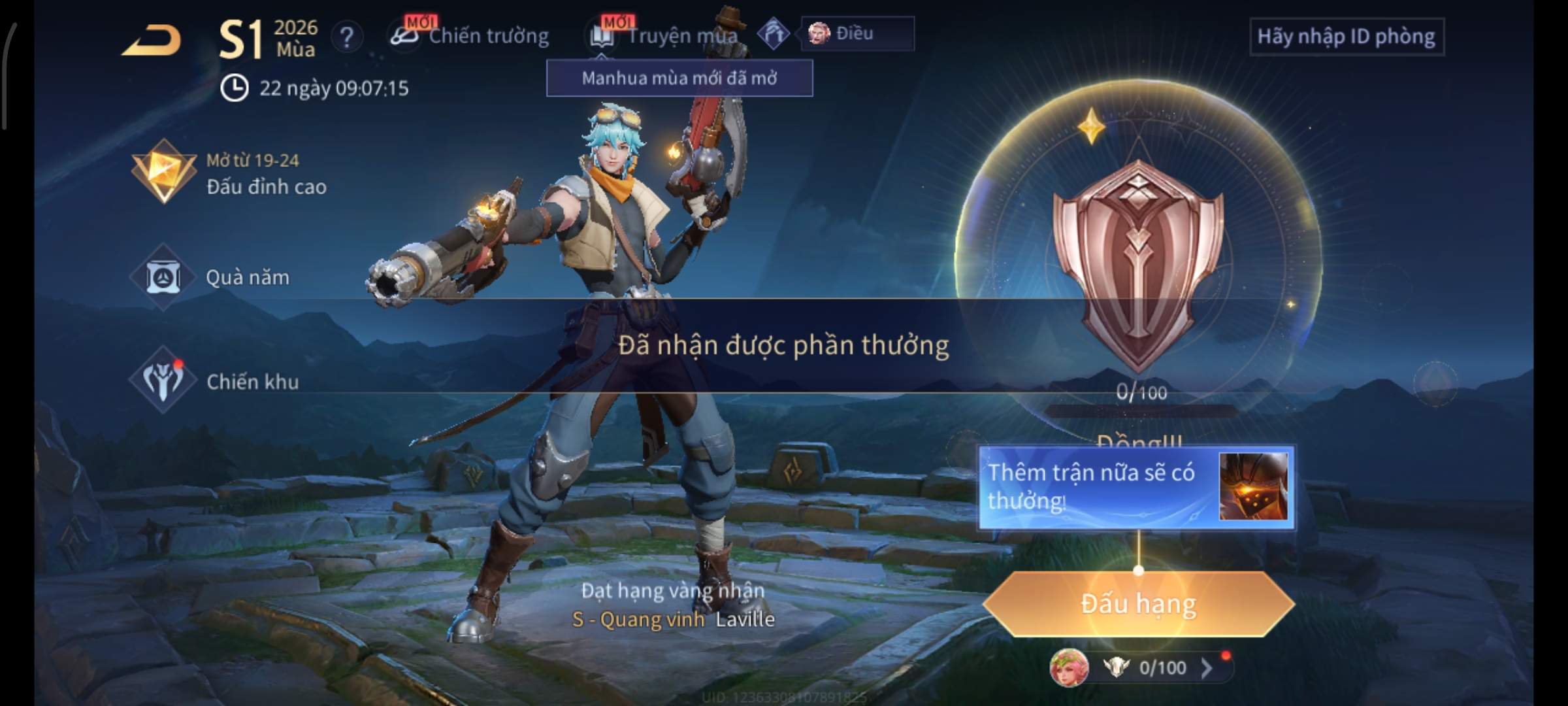Open Chiến trường battlefield menu
The image size is (1568, 706).
470,36
